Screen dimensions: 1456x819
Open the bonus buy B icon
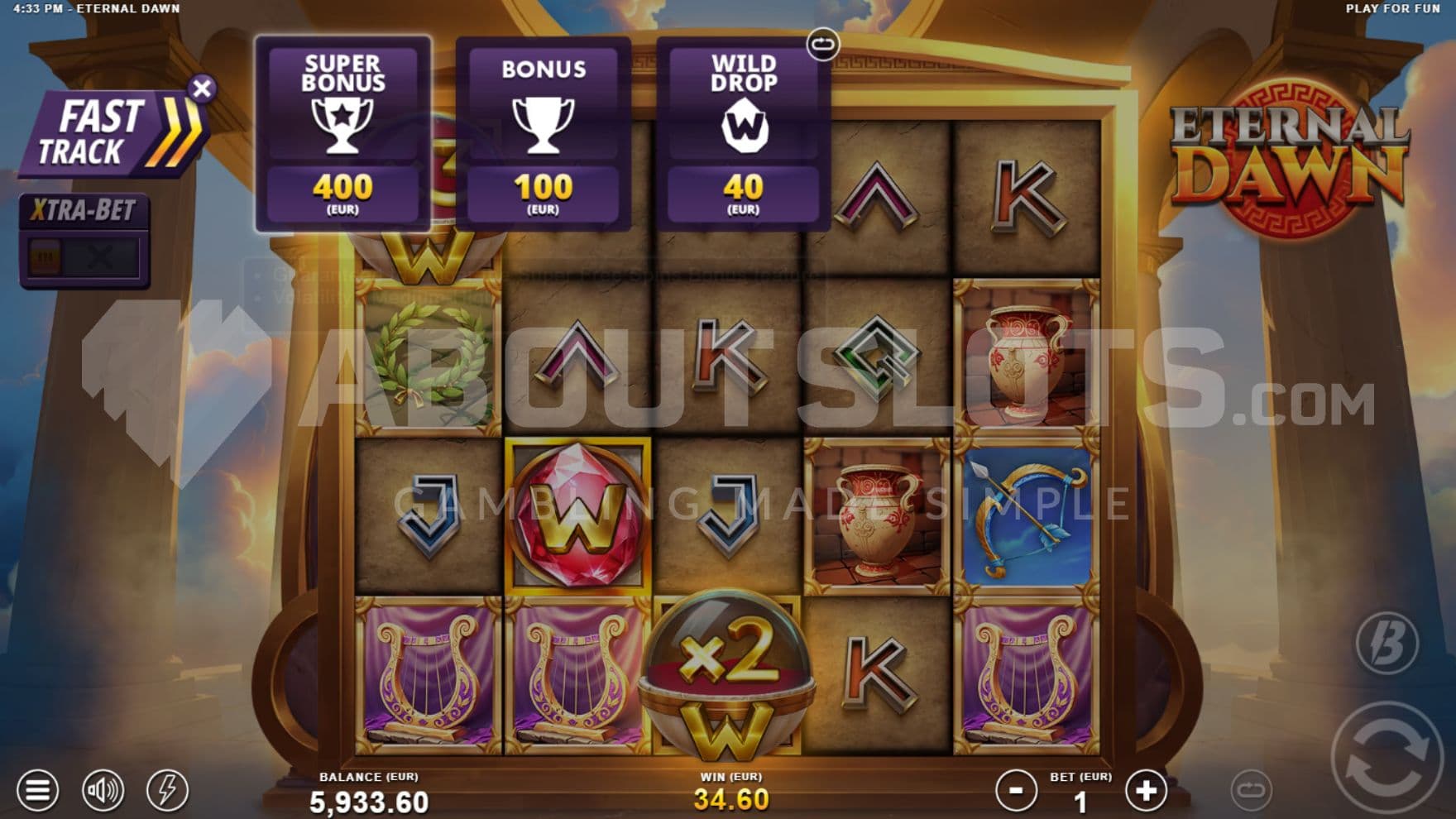(x=1387, y=643)
